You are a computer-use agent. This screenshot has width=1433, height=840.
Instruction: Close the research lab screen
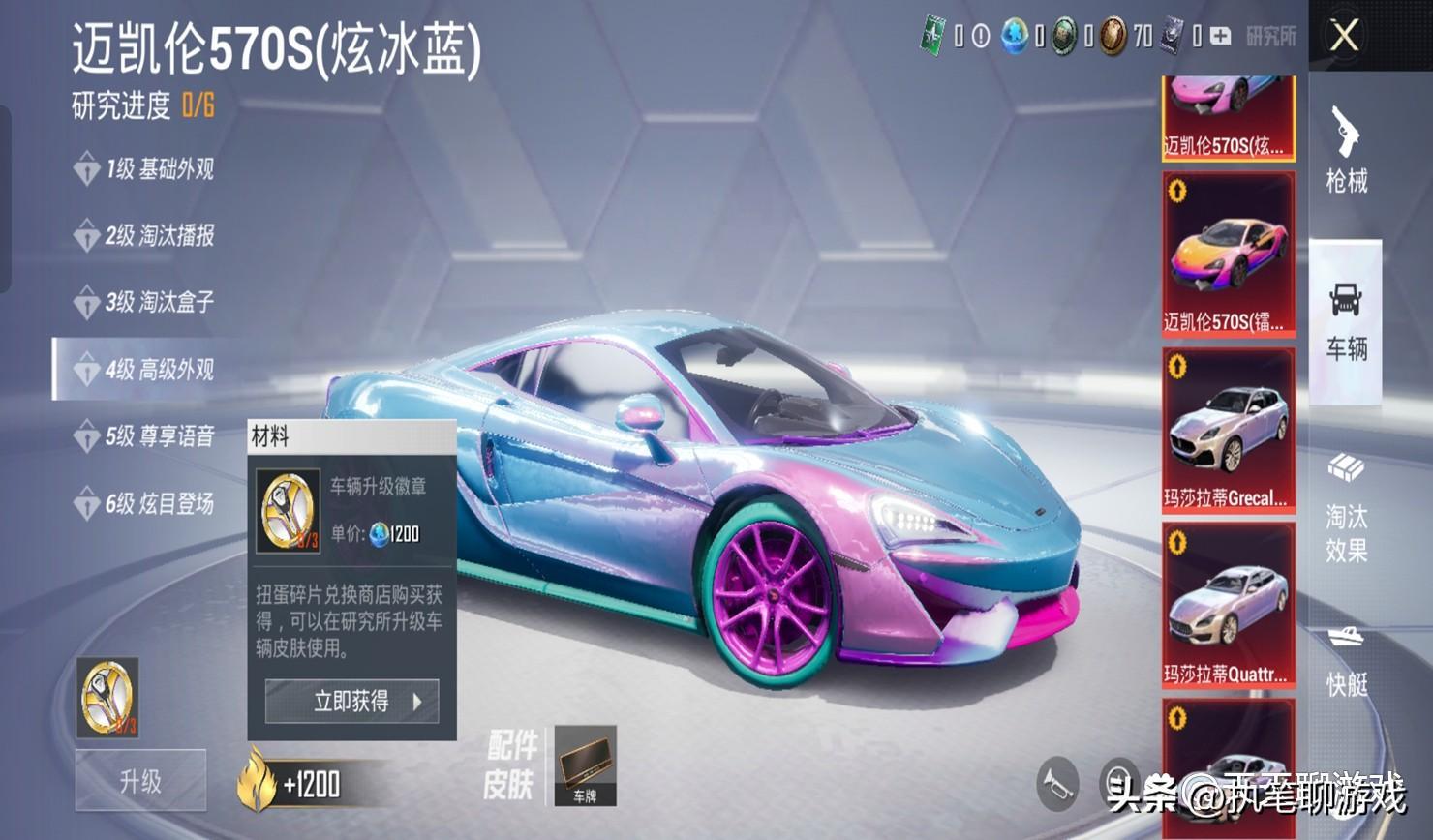(x=1344, y=37)
